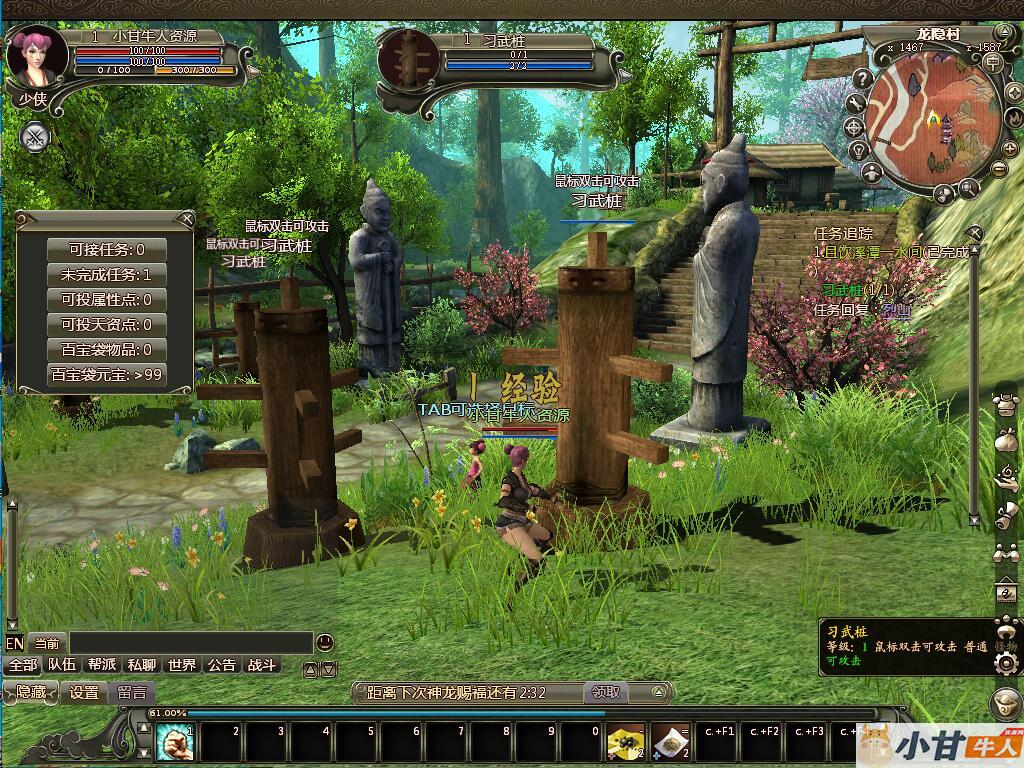This screenshot has width=1024, height=768.
Task: Switch chat to the 世界 world tab
Action: coord(182,665)
